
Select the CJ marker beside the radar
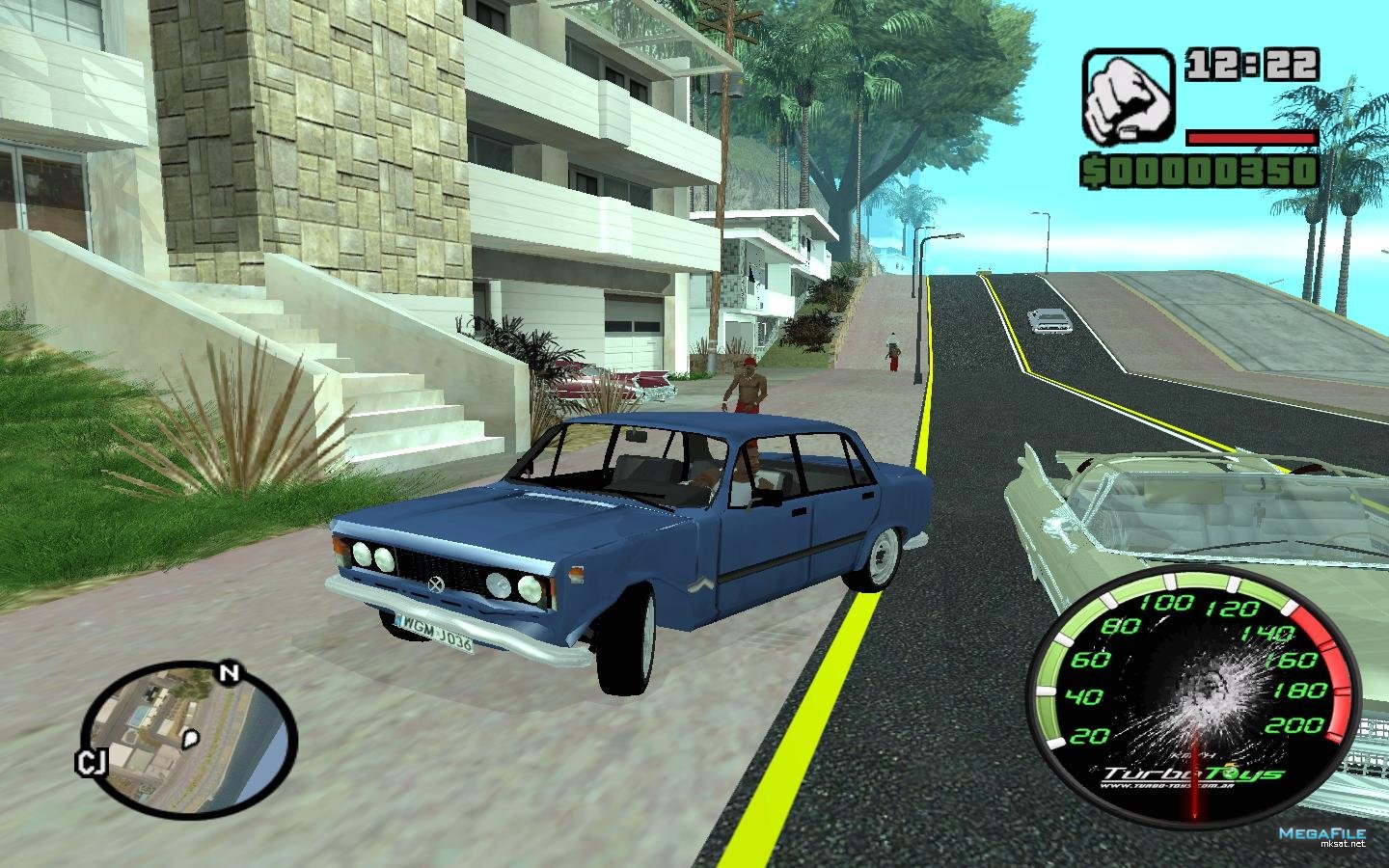pos(91,764)
